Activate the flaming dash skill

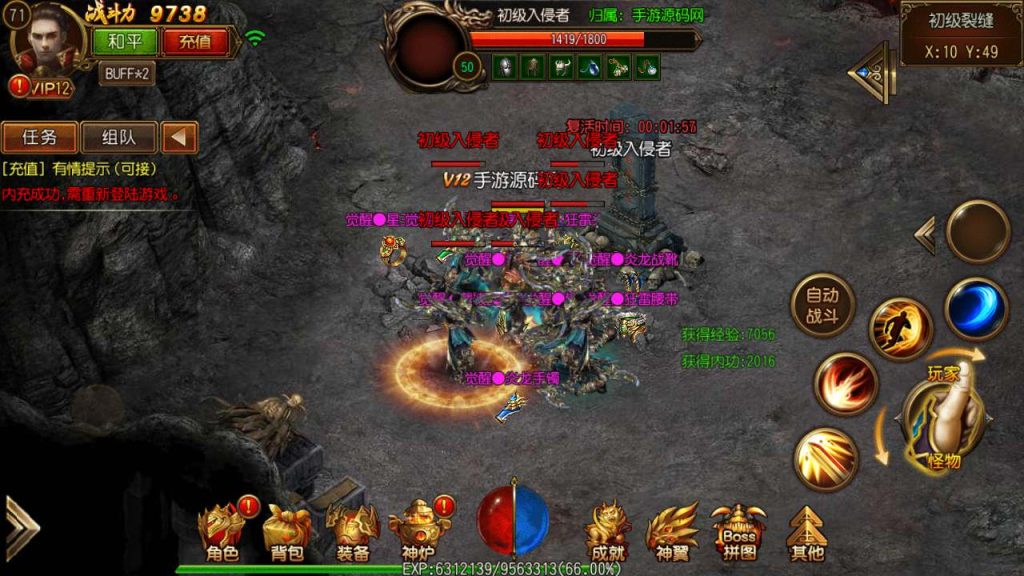(x=900, y=329)
